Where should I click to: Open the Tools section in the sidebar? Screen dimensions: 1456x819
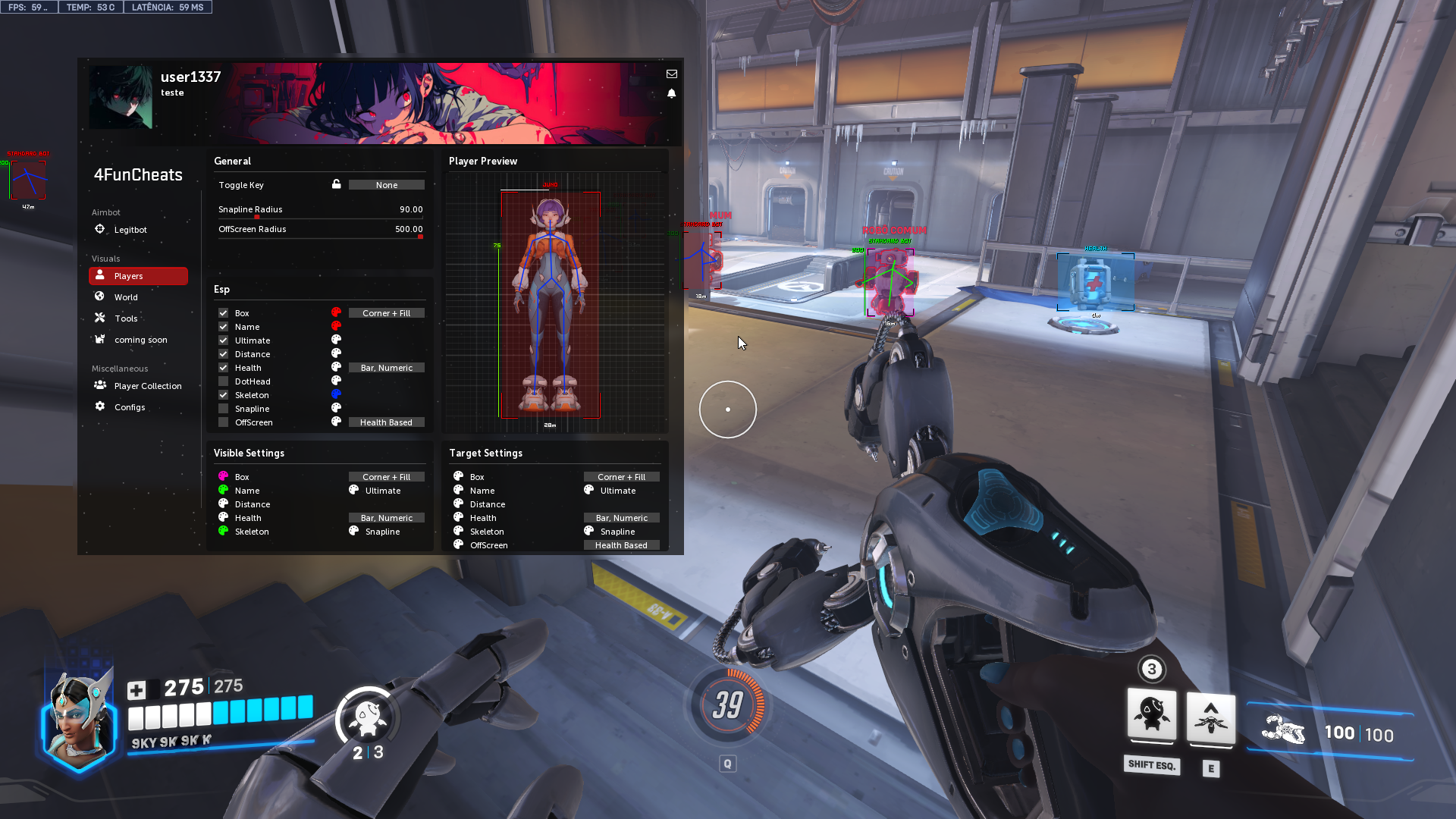(x=126, y=318)
